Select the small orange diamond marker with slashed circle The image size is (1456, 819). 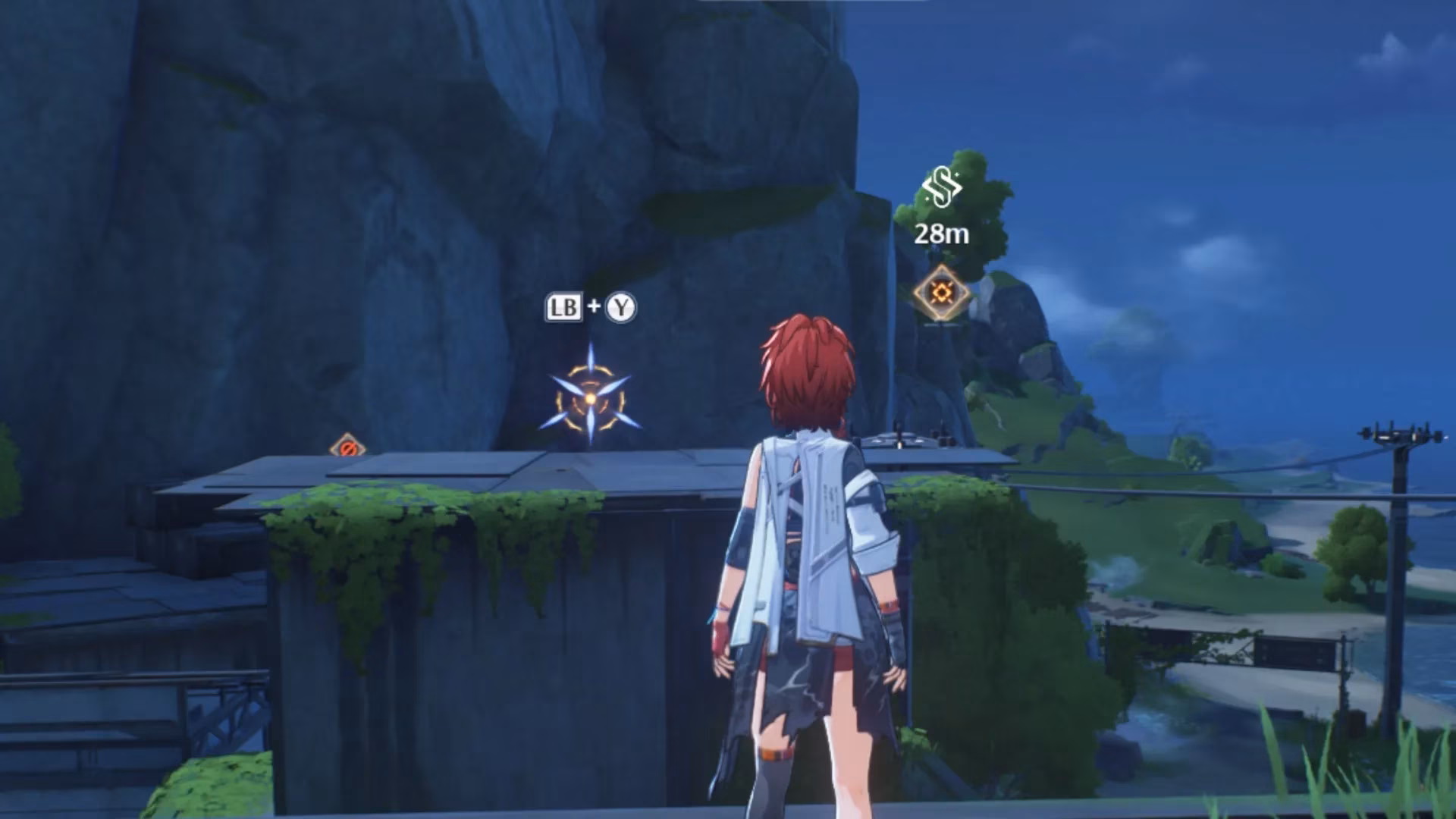point(347,447)
